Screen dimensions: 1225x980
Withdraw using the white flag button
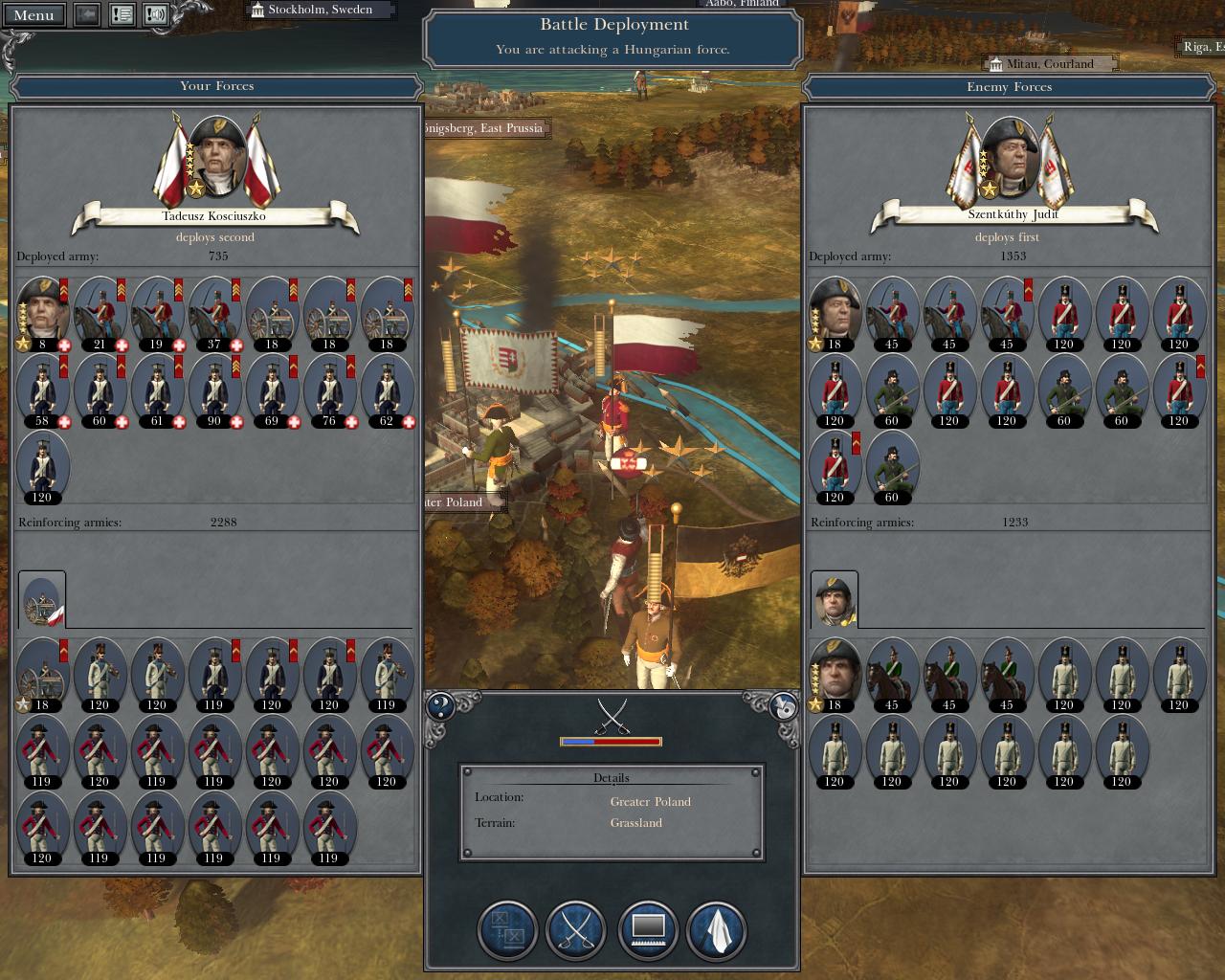pos(716,929)
